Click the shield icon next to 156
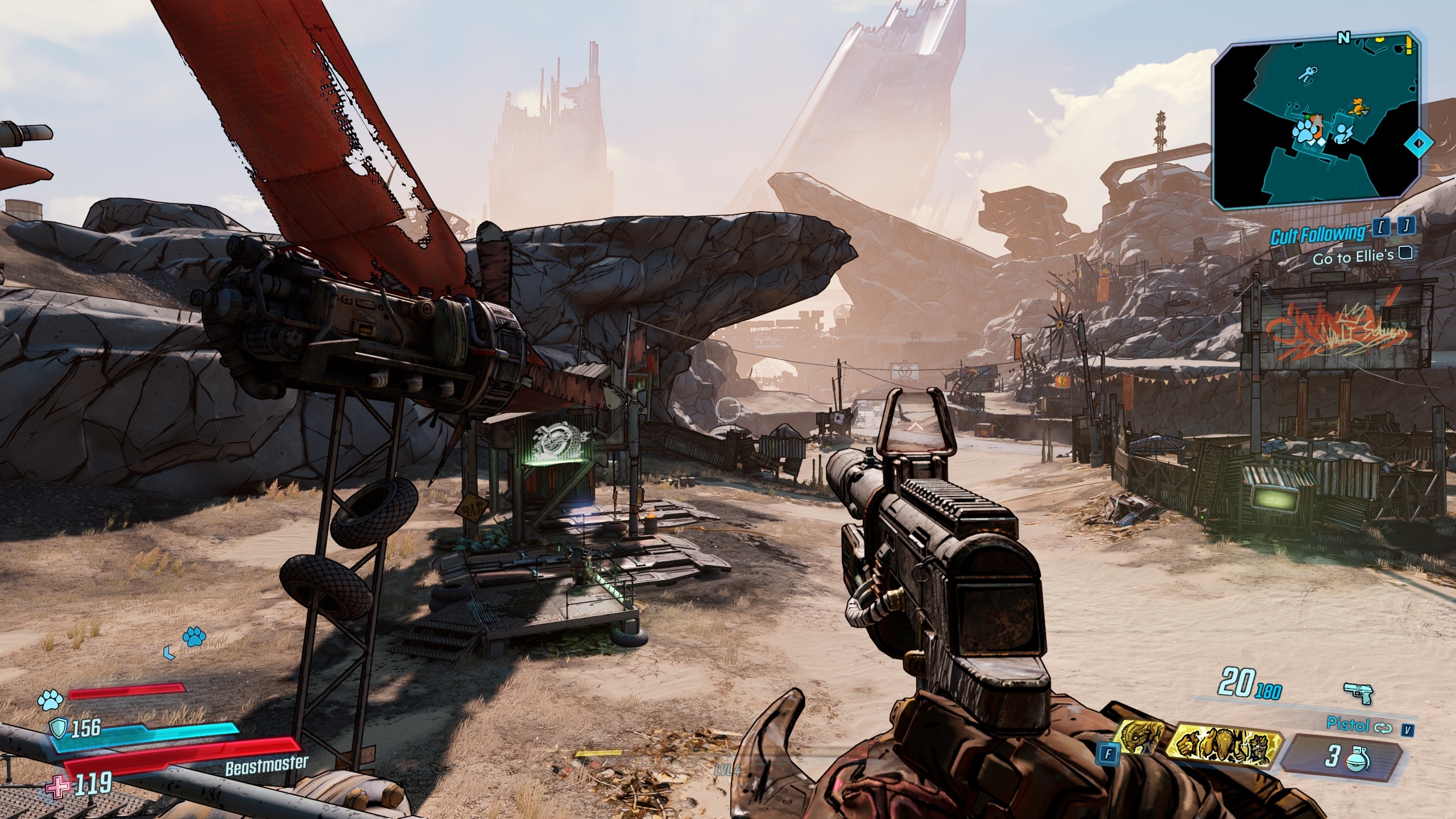The image size is (1456, 819). click(60, 727)
